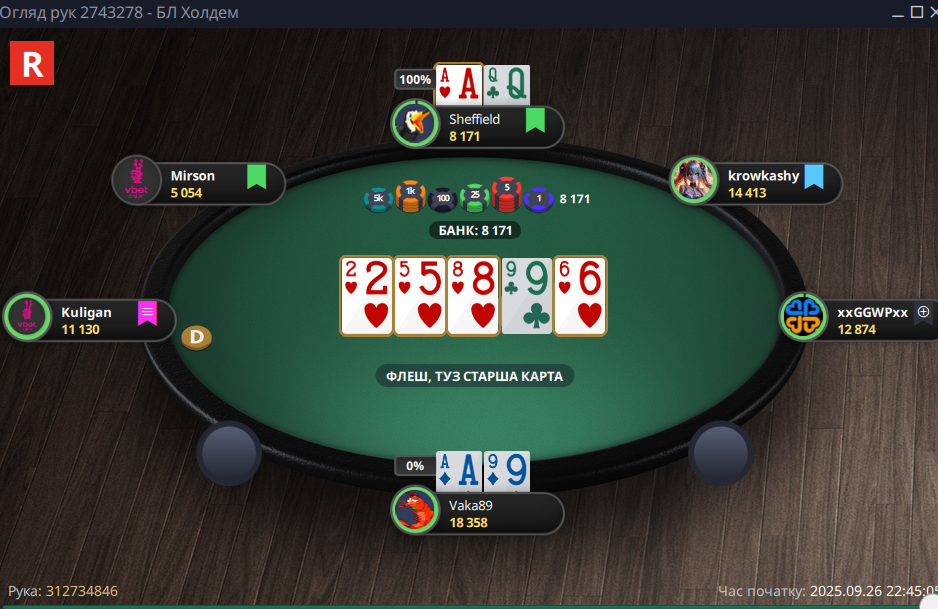Maximize the hand review window
Viewport: 938px width, 609px height.
tap(914, 12)
